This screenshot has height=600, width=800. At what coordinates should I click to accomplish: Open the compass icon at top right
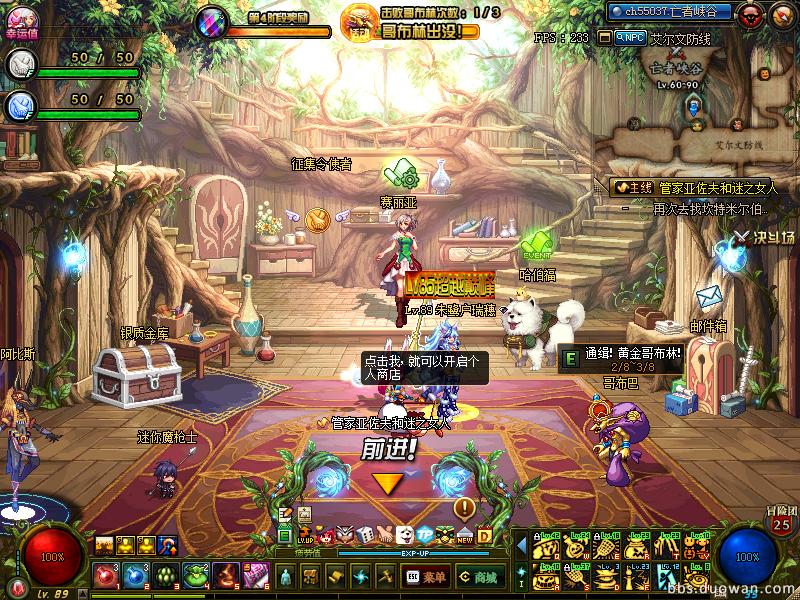tap(781, 14)
